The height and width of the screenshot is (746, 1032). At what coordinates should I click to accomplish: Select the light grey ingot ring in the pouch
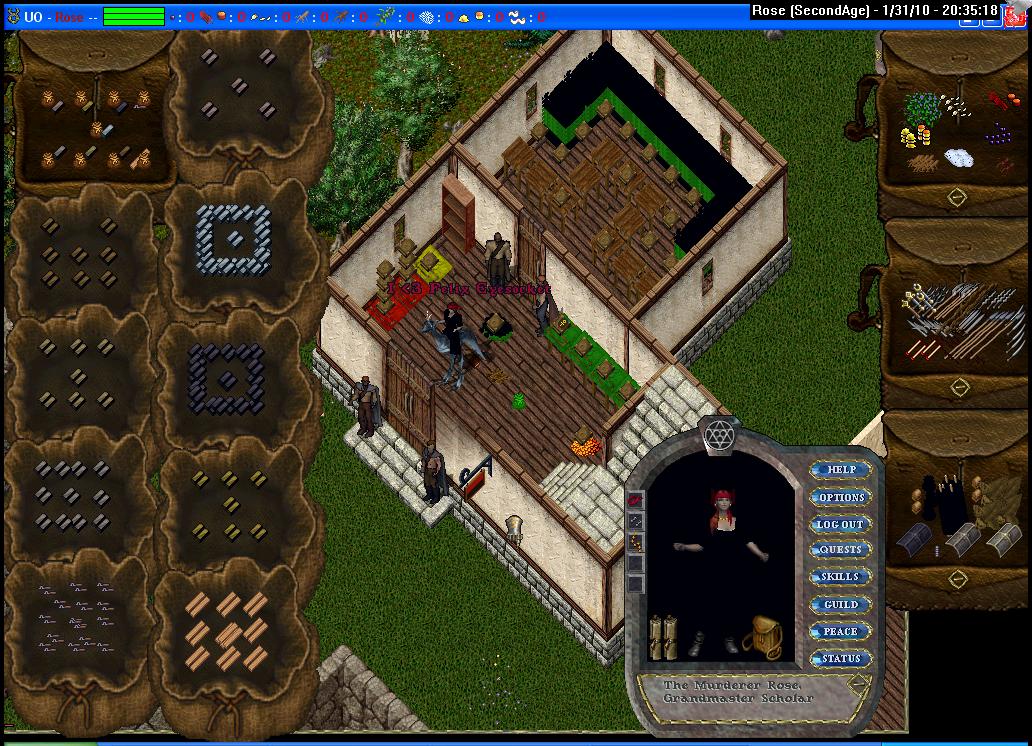[233, 238]
